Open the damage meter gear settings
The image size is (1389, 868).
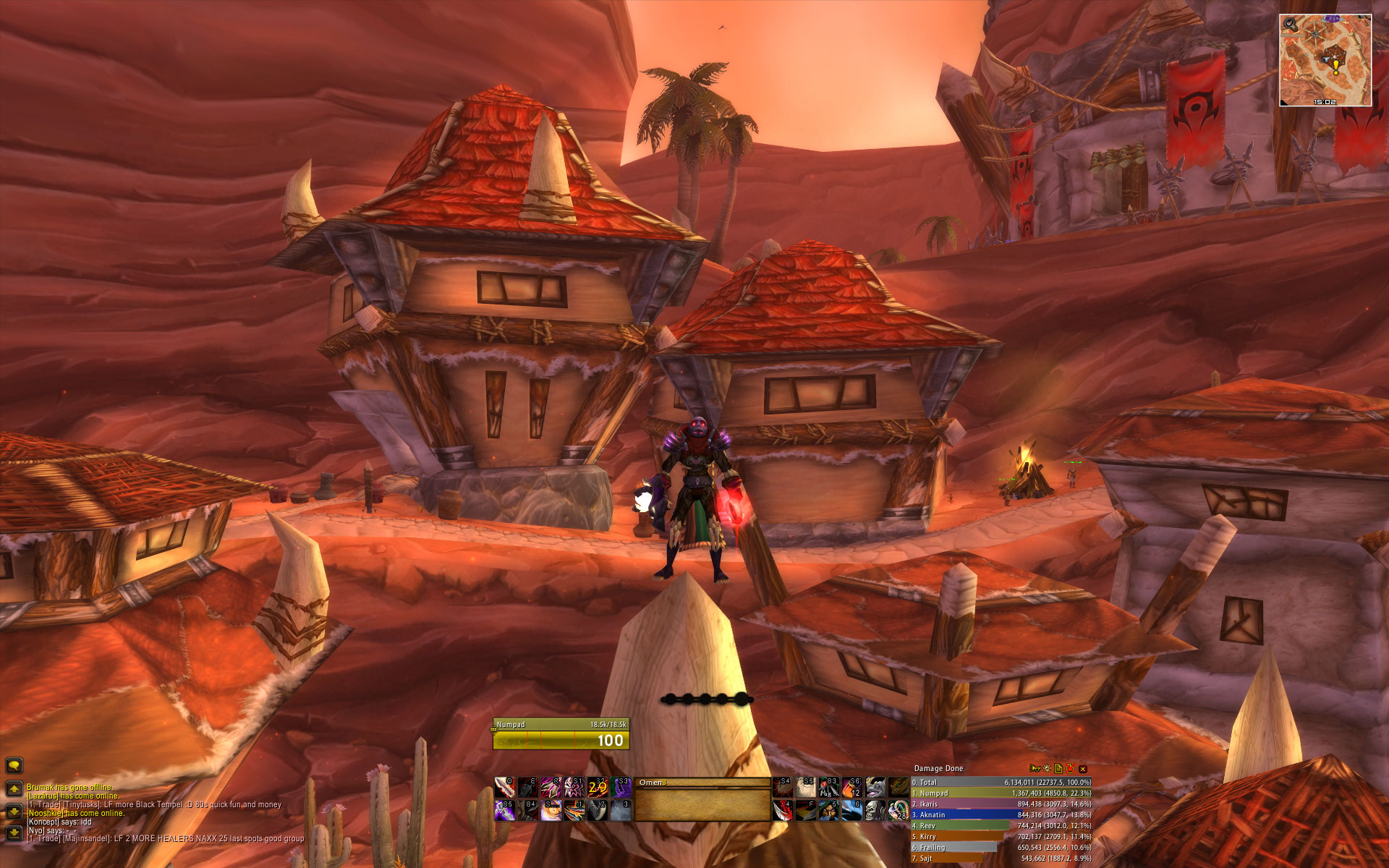[1047, 769]
